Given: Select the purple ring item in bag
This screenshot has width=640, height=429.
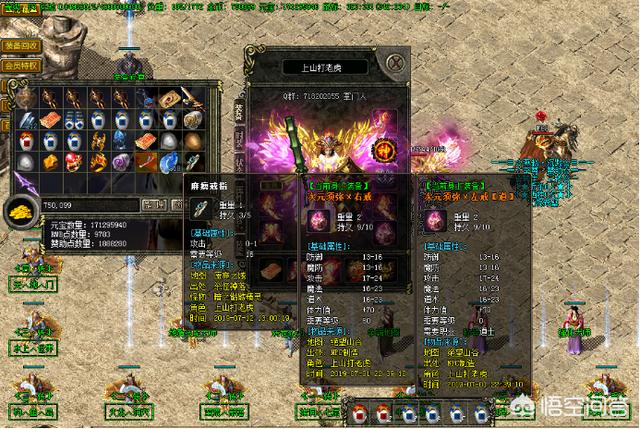Looking at the screenshot, I should point(121,162).
